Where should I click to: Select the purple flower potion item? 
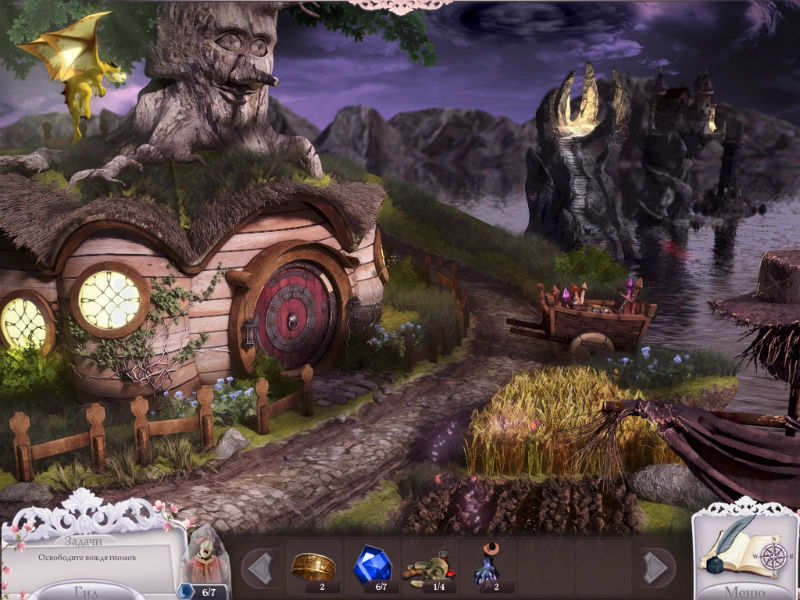pos(489,565)
